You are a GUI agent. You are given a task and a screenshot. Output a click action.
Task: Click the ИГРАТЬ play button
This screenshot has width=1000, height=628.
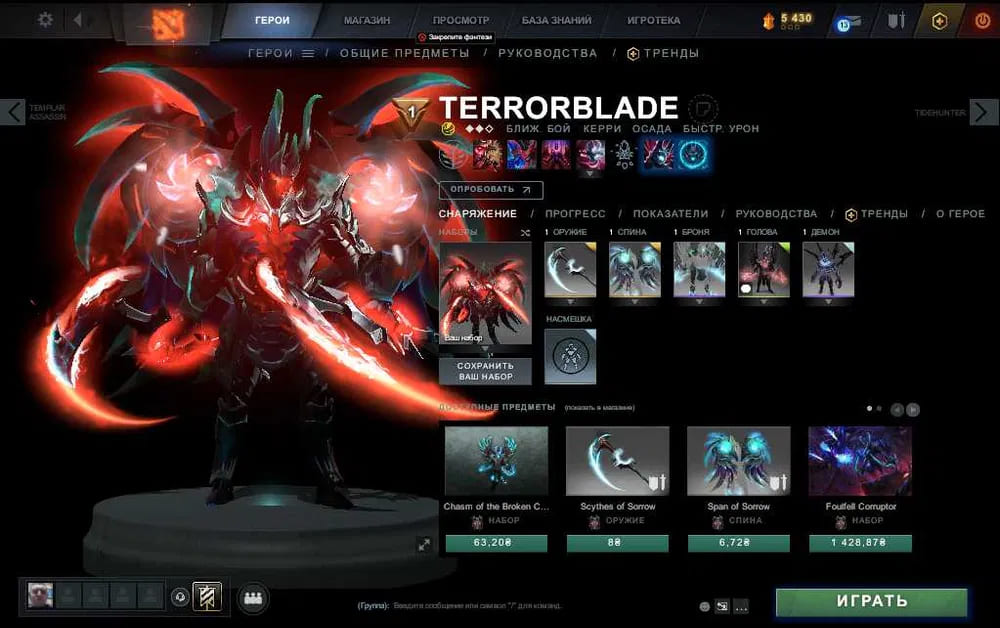(x=871, y=602)
